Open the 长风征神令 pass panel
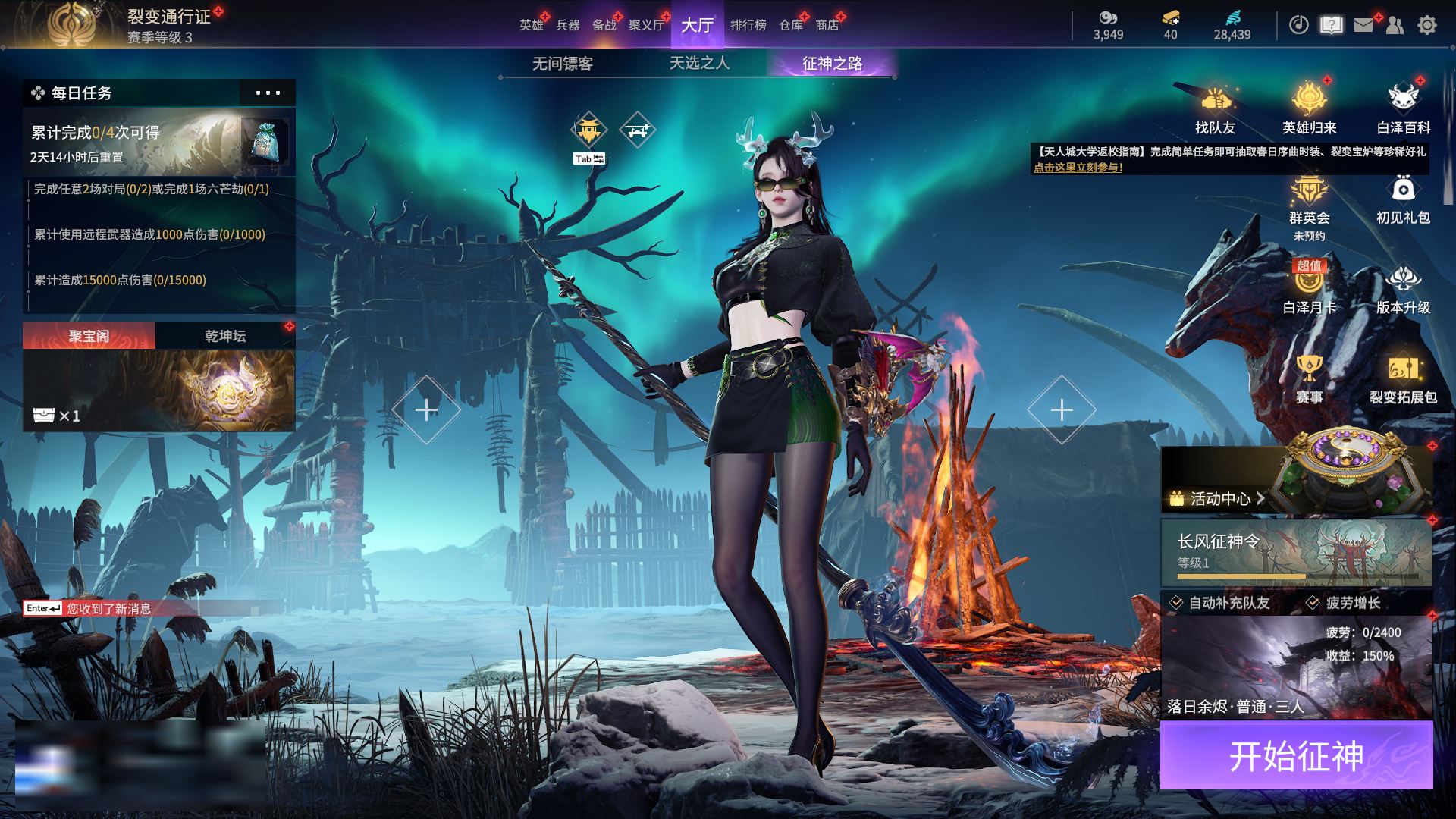Image resolution: width=1456 pixels, height=819 pixels. pos(1296,552)
